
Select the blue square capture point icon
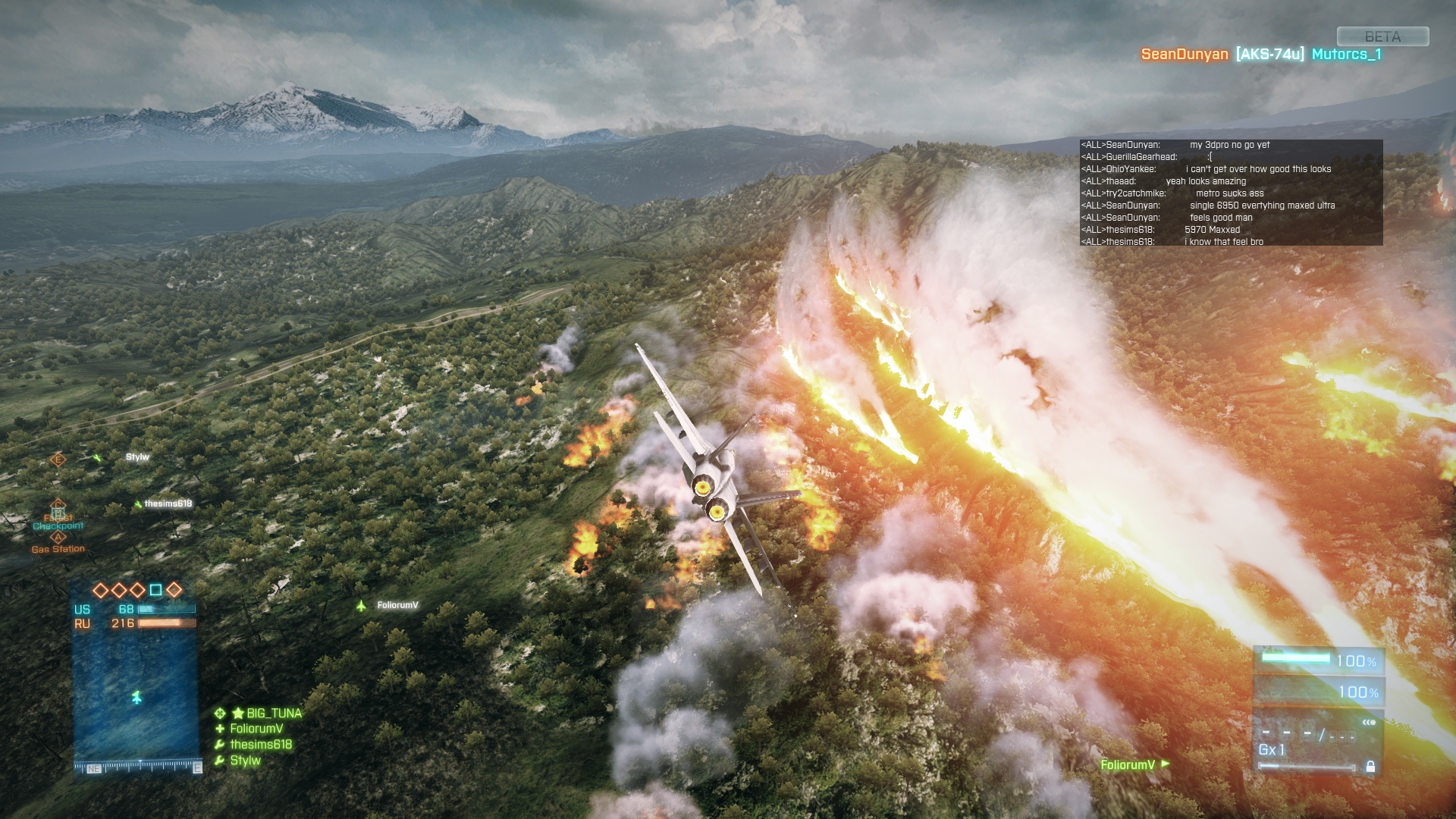click(155, 590)
